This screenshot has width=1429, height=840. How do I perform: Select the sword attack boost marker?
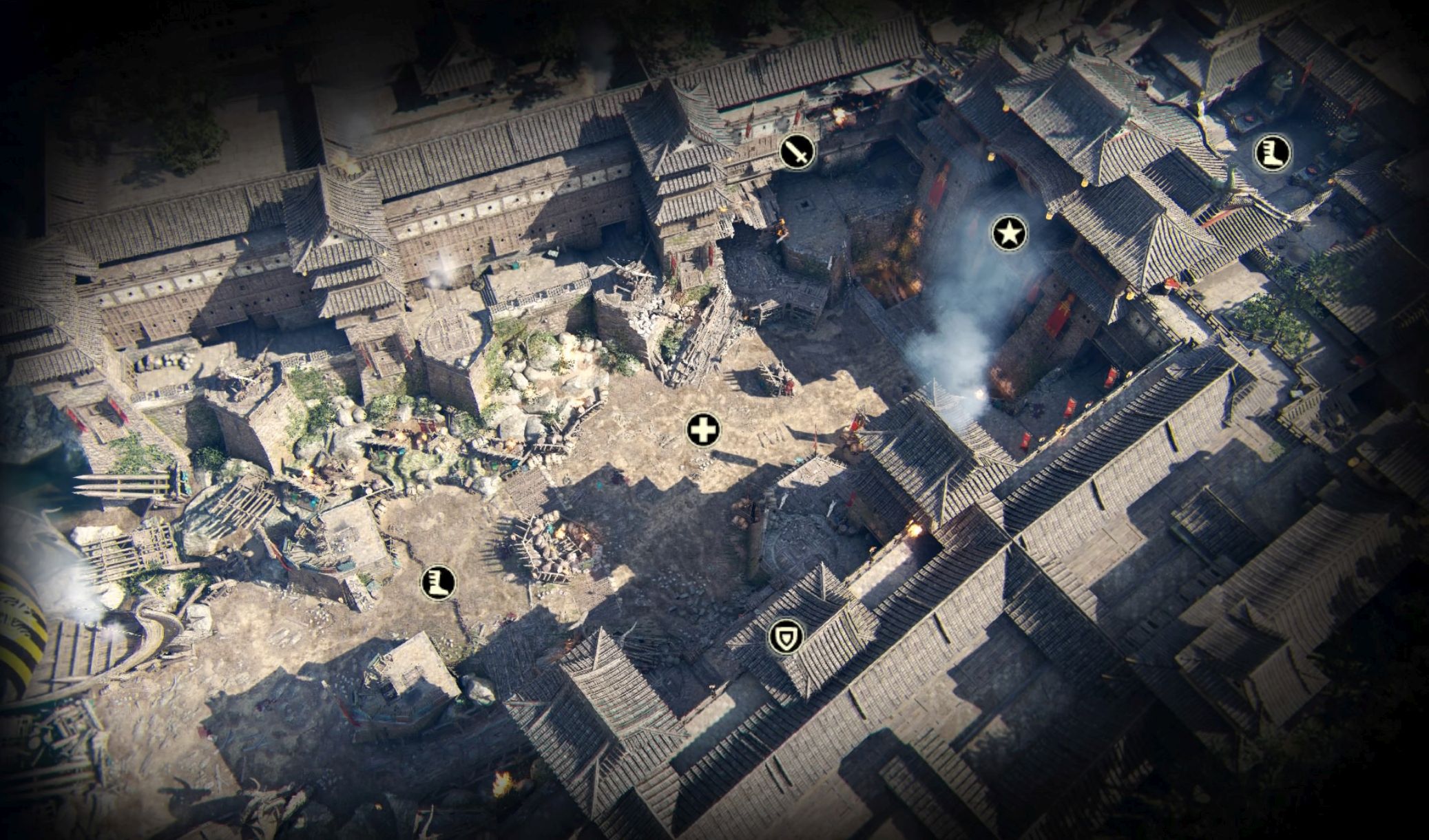coord(797,151)
